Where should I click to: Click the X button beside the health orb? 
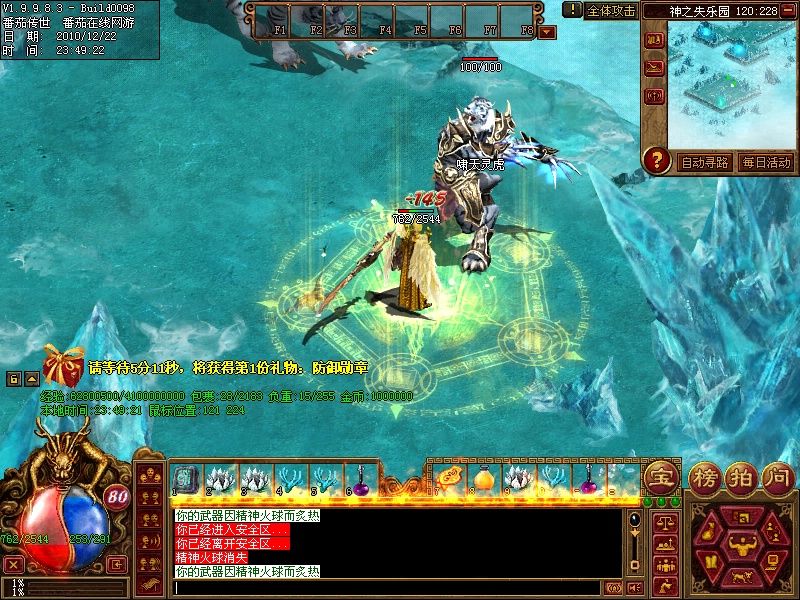click(x=14, y=564)
